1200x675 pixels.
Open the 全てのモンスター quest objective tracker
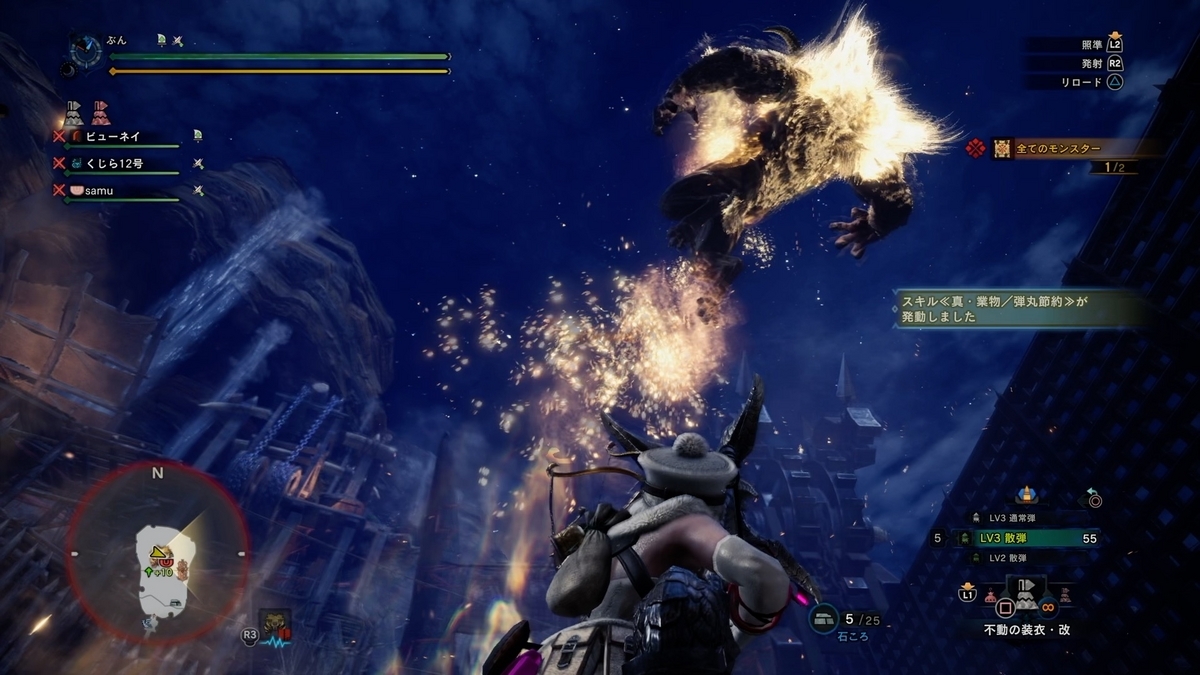click(1058, 149)
